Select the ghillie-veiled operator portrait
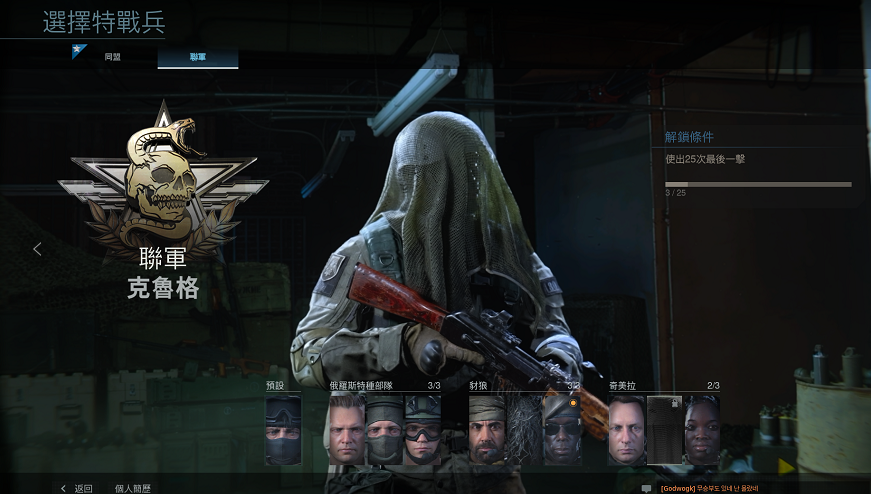871x494 pixels. [x=525, y=429]
